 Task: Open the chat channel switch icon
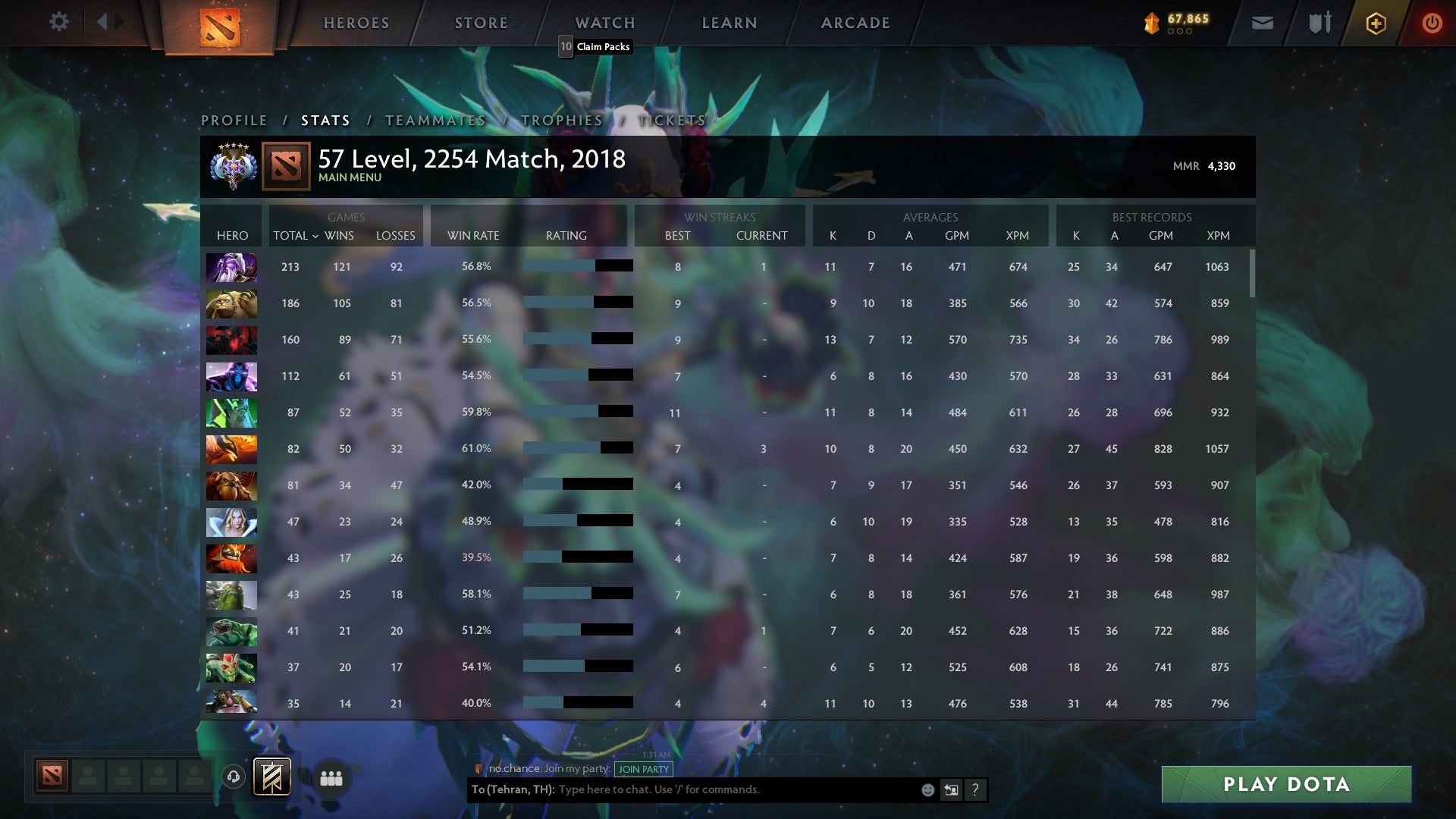951,789
